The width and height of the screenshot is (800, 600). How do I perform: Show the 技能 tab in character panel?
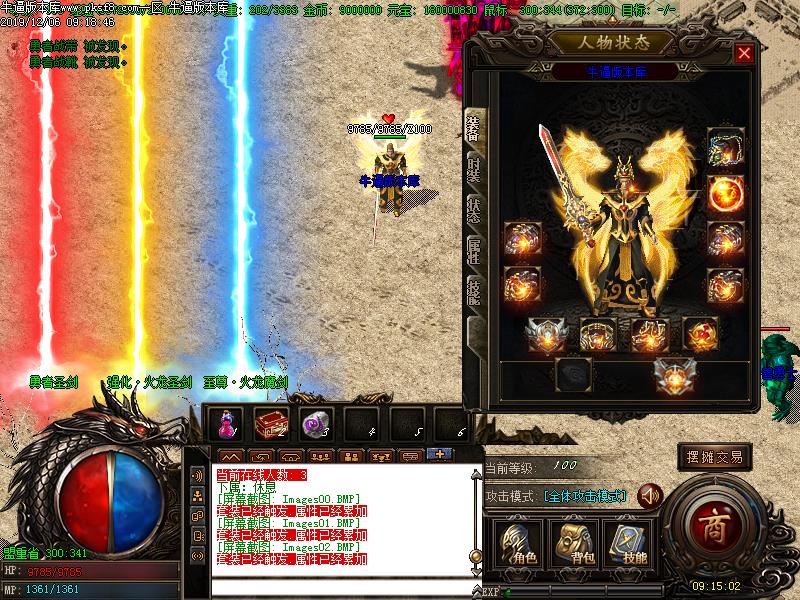(x=475, y=290)
